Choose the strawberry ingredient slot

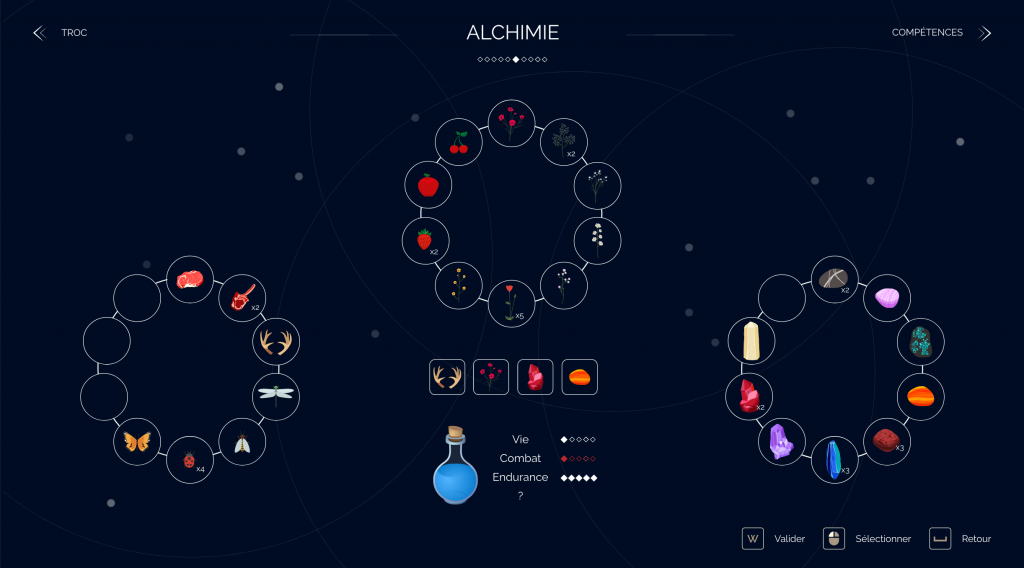[425, 240]
